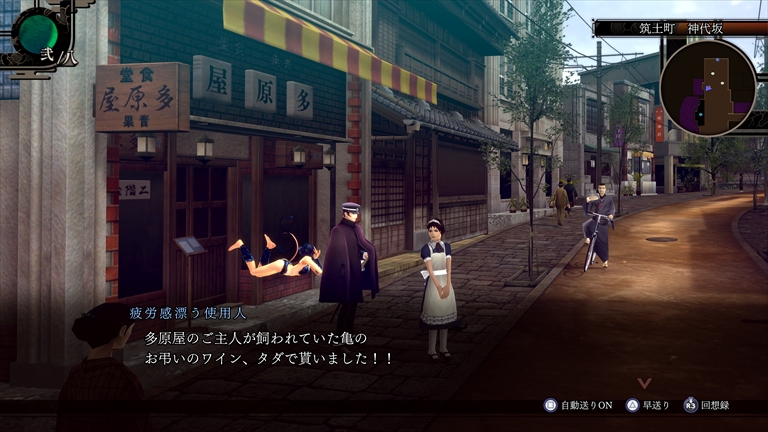Click the circular minimap
768x432 pixels.
pos(708,87)
